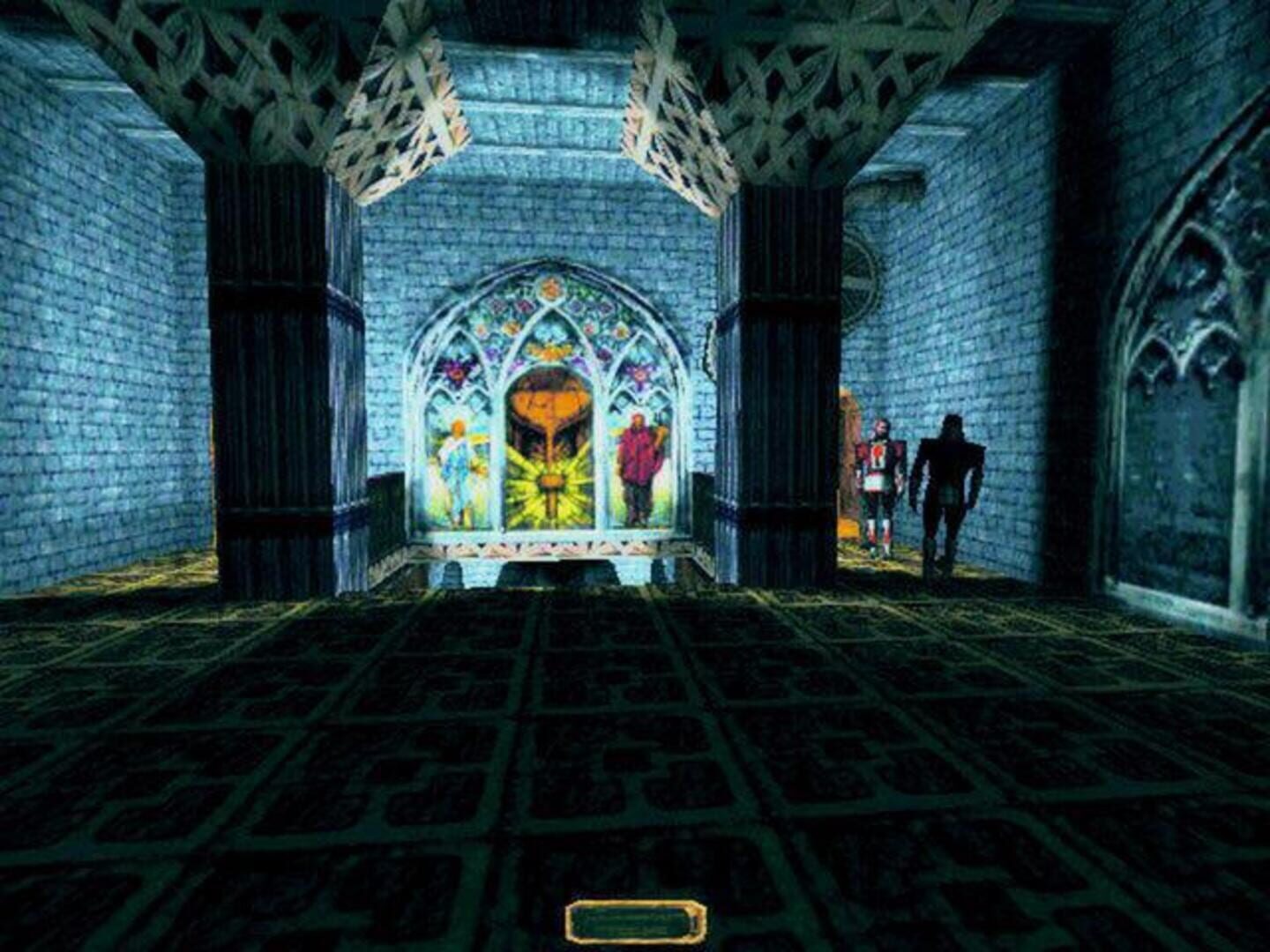The height and width of the screenshot is (952, 1270).
Task: Click the patterned floor tiles in the foreground
Action: (617, 776)
